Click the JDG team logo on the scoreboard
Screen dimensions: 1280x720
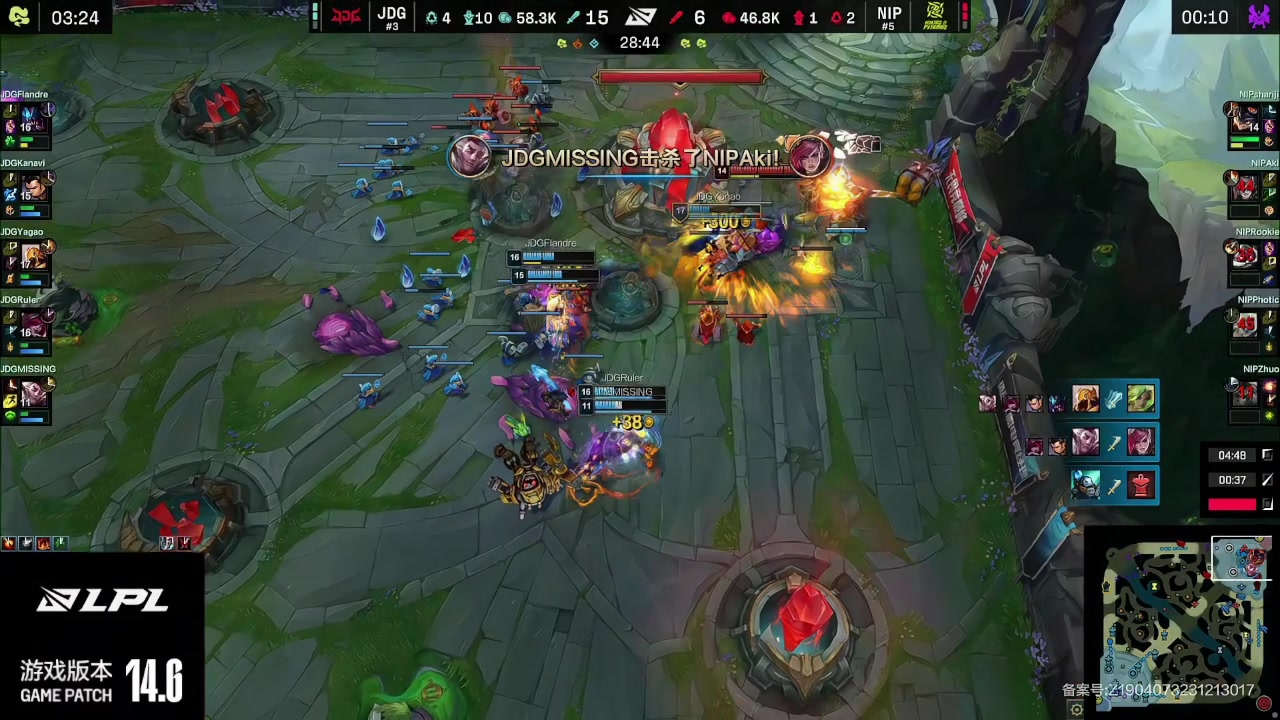click(x=345, y=17)
